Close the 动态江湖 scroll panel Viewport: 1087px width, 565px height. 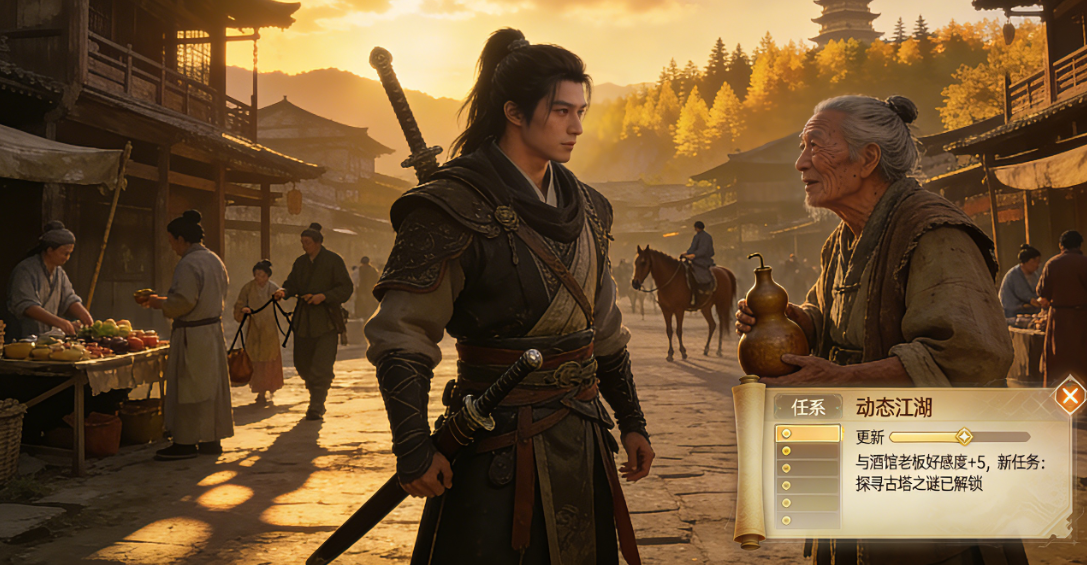pos(1070,397)
